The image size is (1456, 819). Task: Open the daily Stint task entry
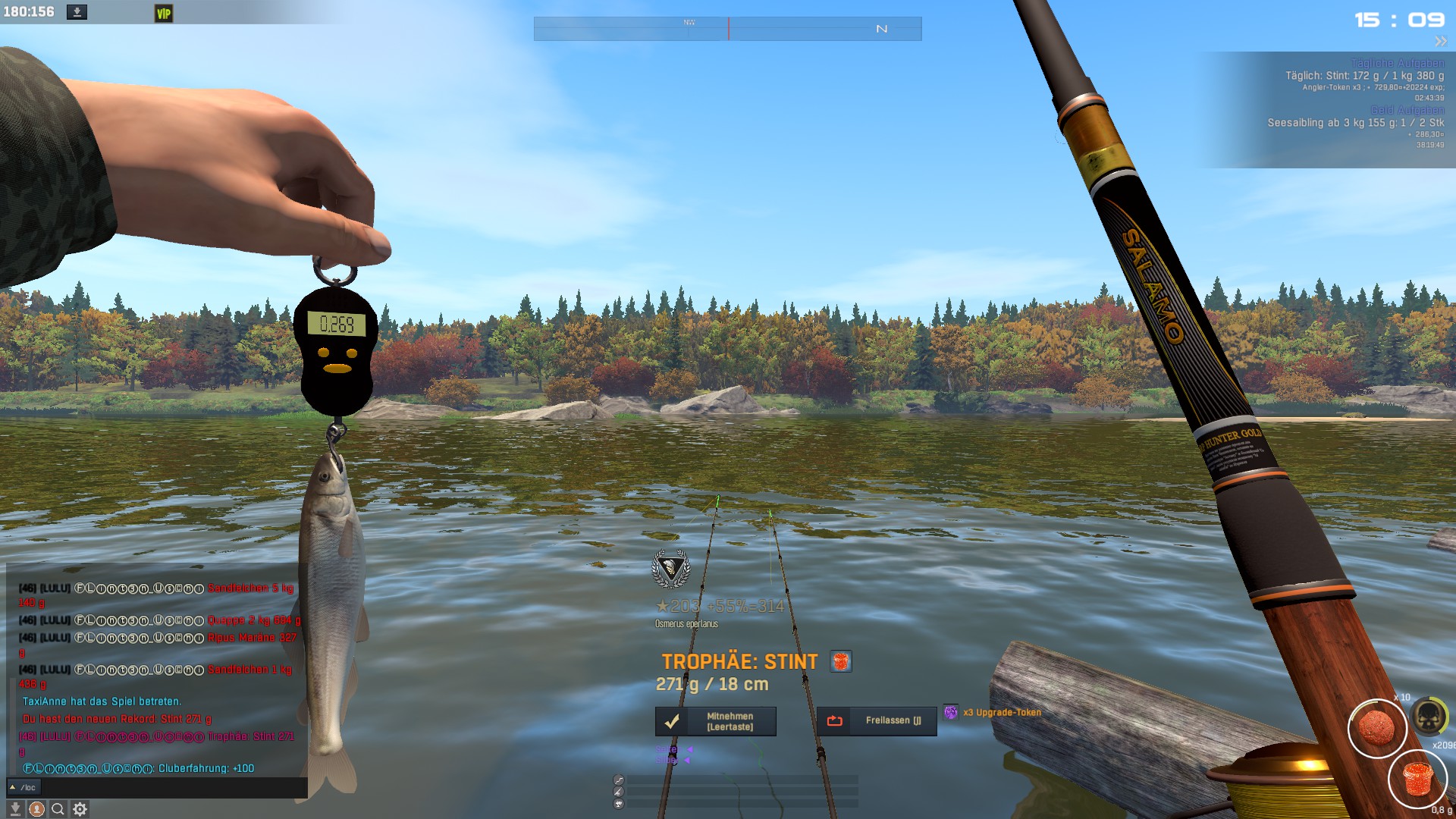[x=1363, y=76]
